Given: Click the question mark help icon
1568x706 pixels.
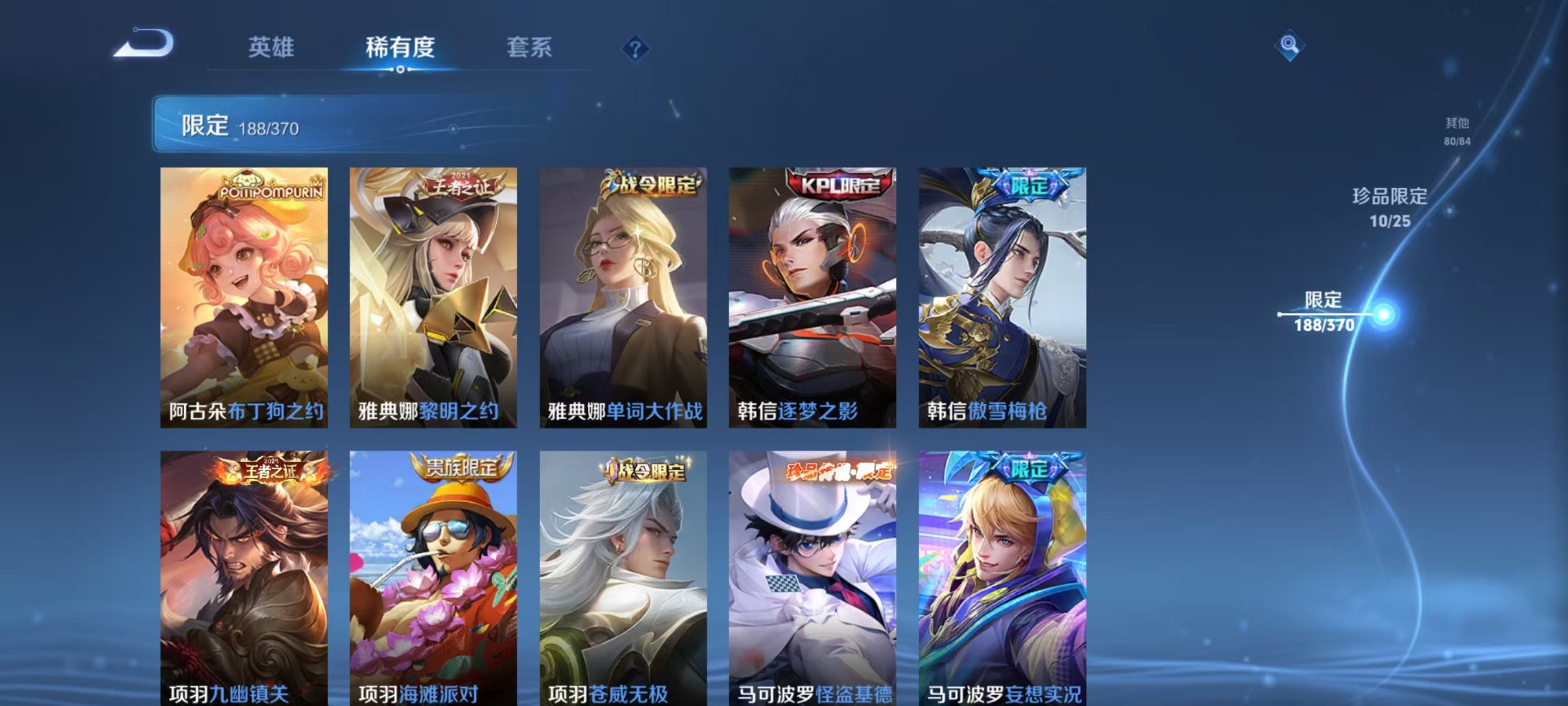Looking at the screenshot, I should point(636,47).
